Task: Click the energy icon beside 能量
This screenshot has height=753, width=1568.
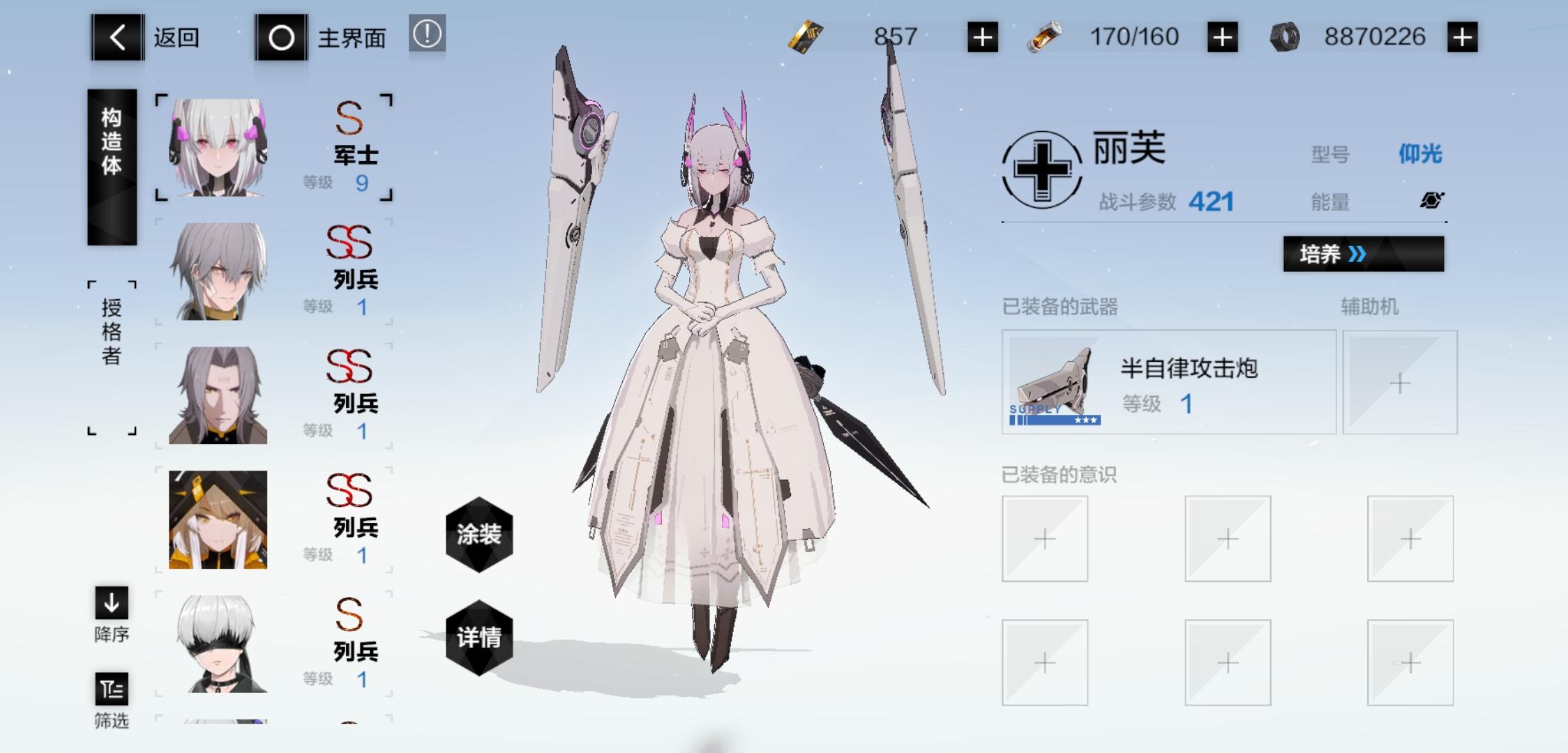Action: click(1430, 201)
